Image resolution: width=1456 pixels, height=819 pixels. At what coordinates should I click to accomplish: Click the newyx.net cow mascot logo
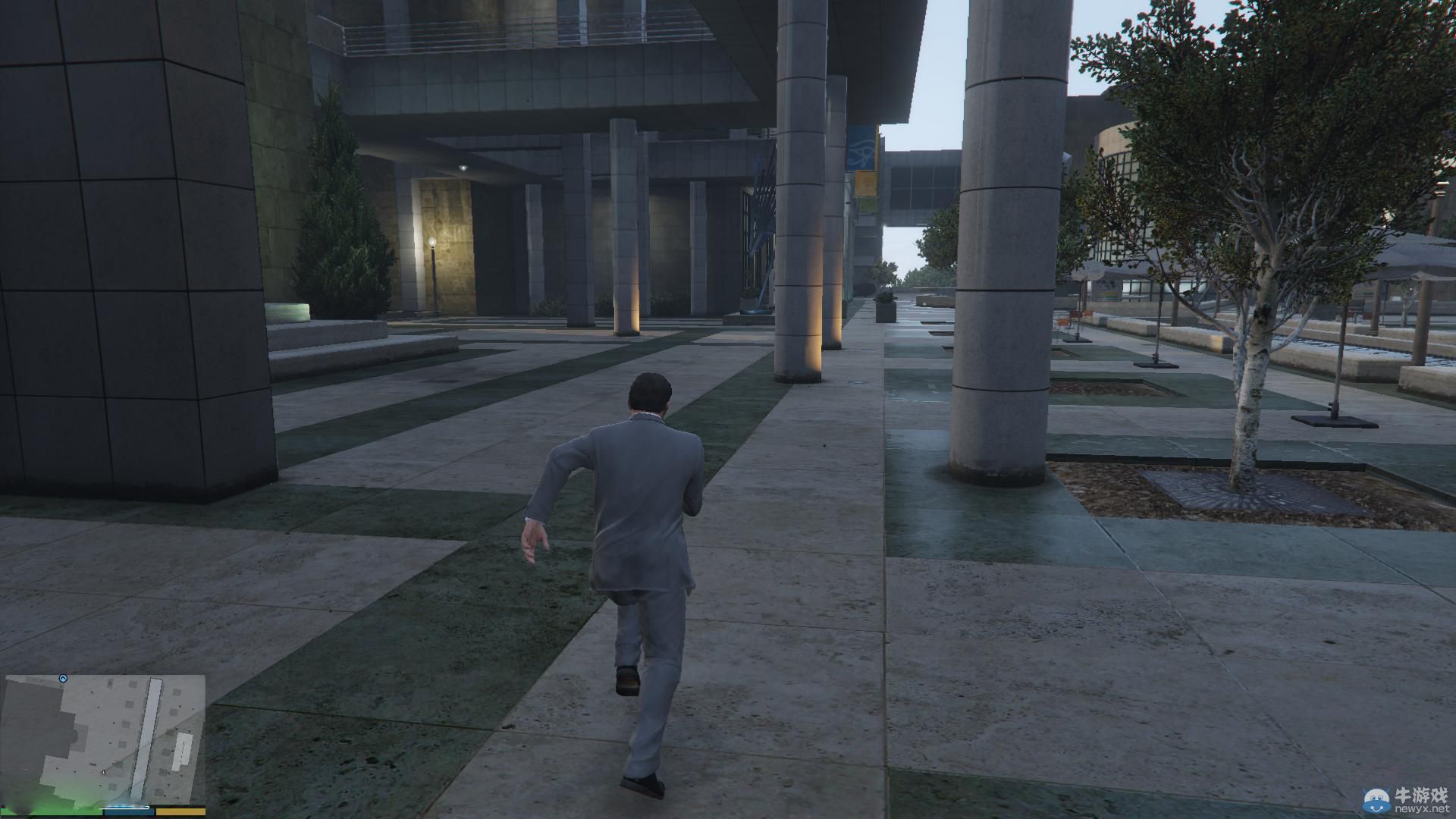coord(1376,802)
